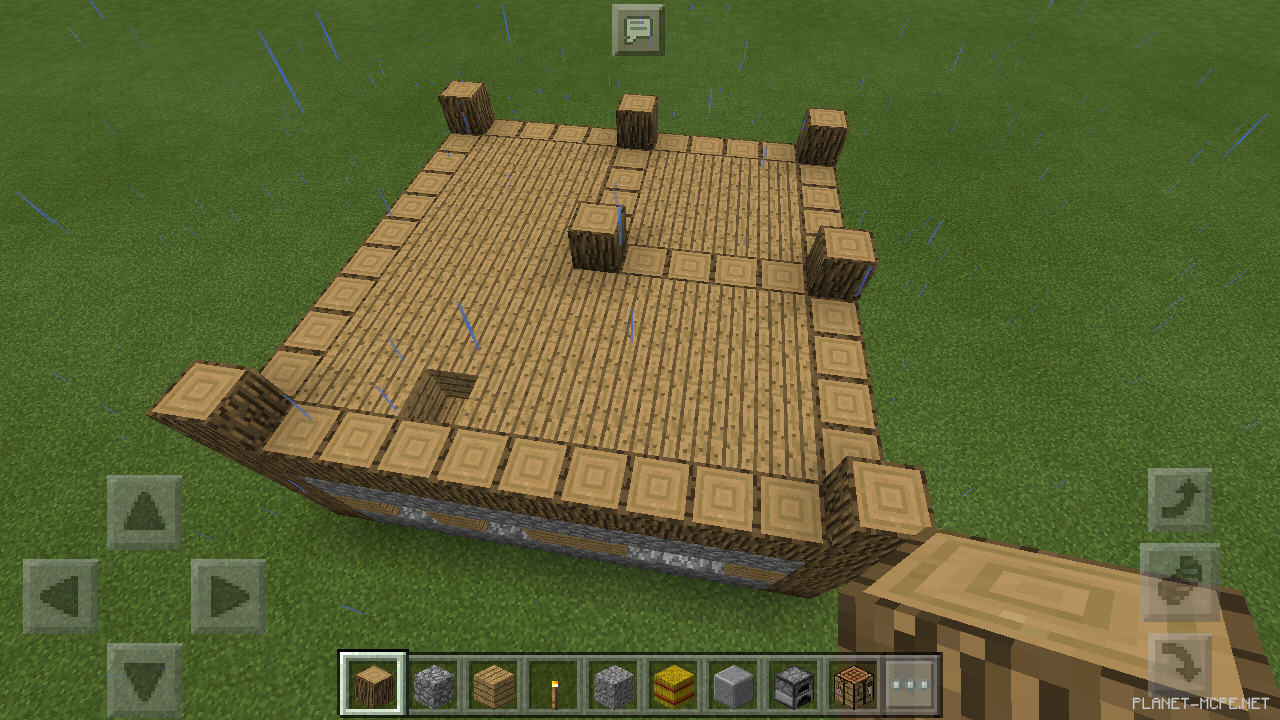Viewport: 1280px width, 720px height.
Task: Open the full inventory with the dots button
Action: point(912,683)
